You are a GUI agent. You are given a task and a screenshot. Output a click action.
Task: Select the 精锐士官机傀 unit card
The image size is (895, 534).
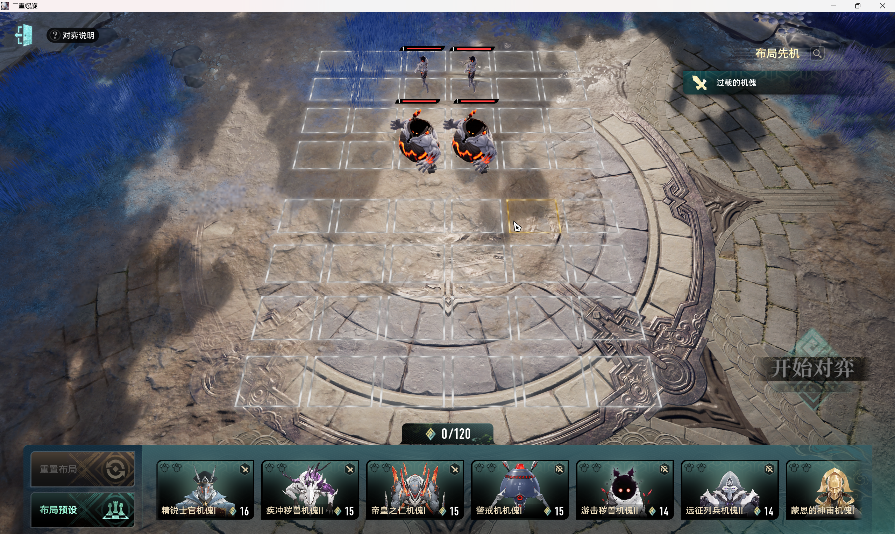click(x=204, y=490)
